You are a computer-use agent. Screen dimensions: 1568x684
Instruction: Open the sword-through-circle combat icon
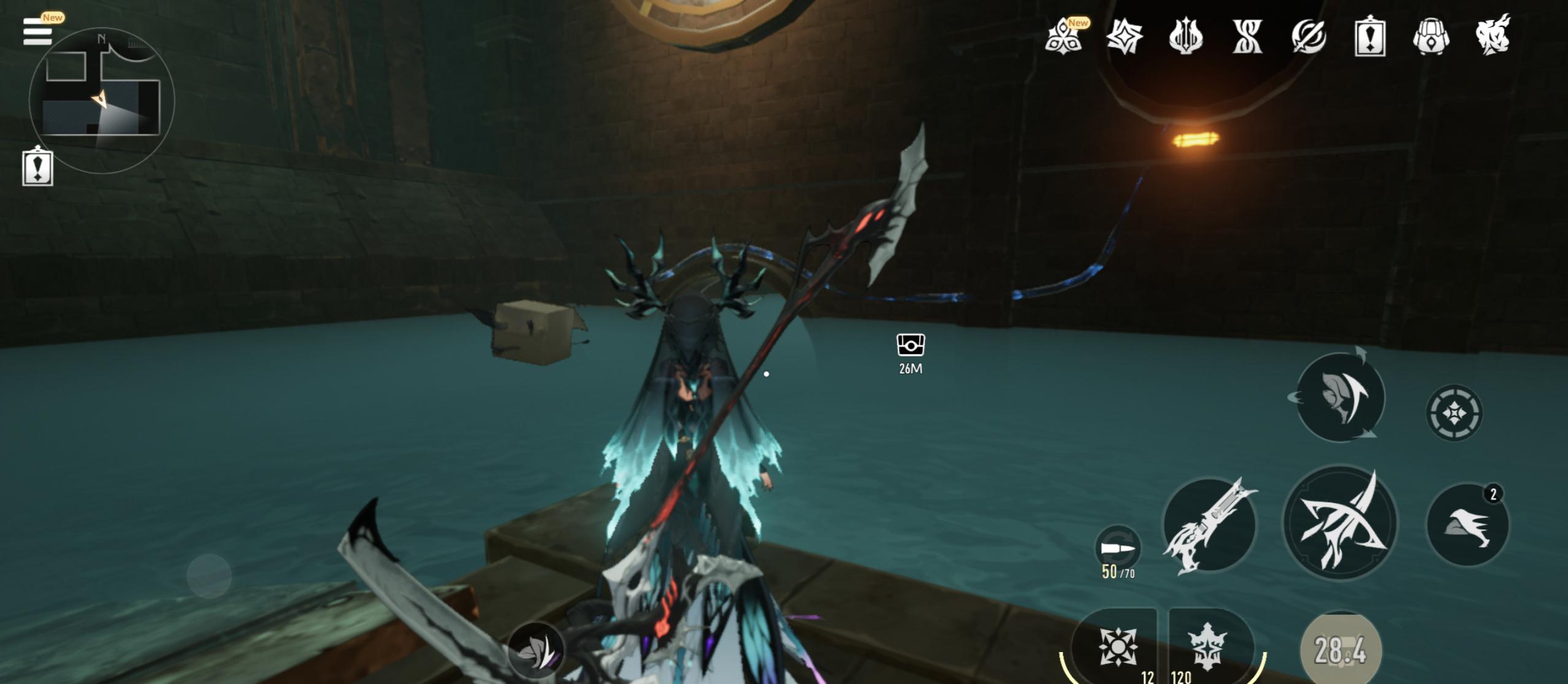pos(1308,37)
